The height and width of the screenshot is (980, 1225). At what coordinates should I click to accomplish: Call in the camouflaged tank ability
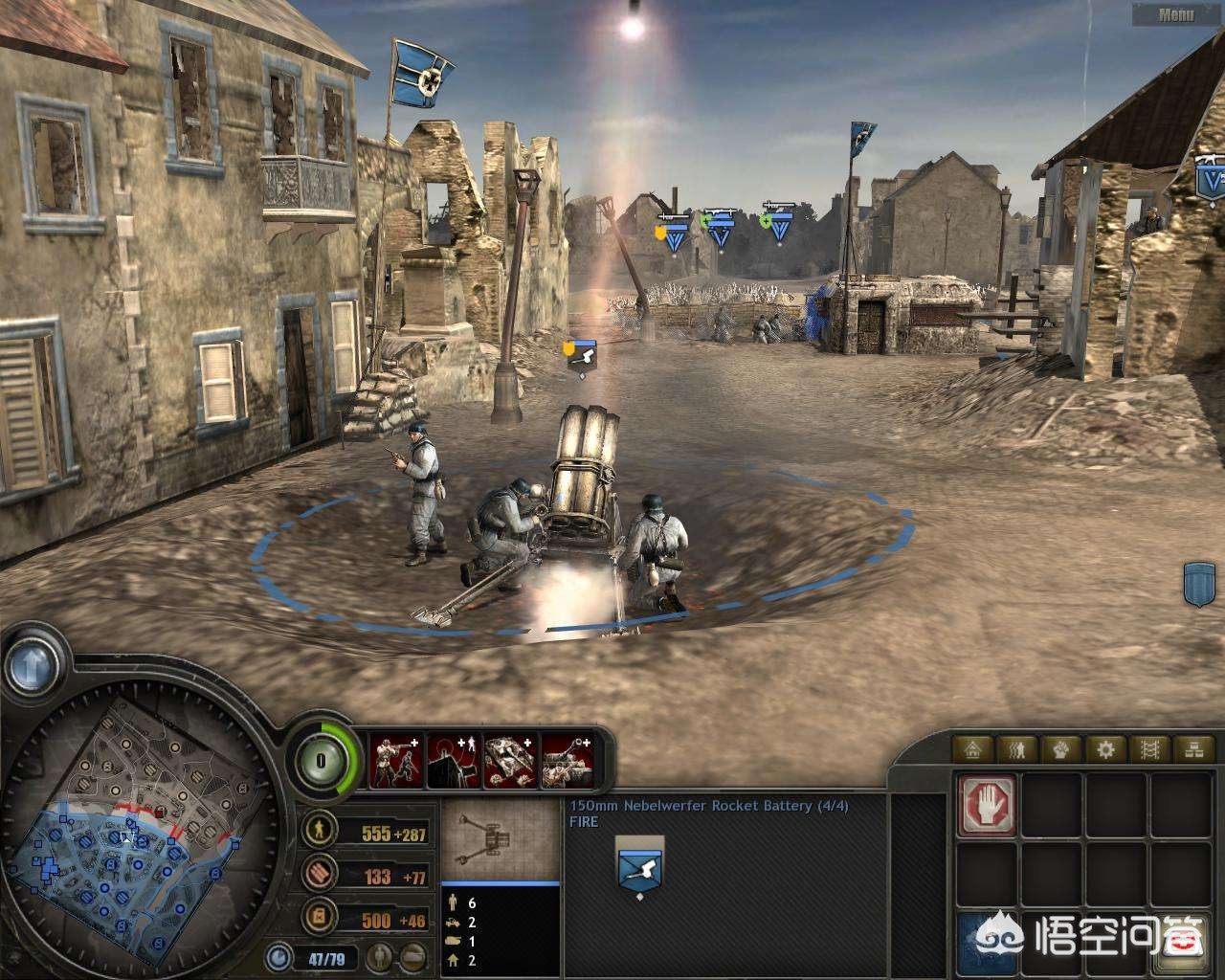coord(509,761)
